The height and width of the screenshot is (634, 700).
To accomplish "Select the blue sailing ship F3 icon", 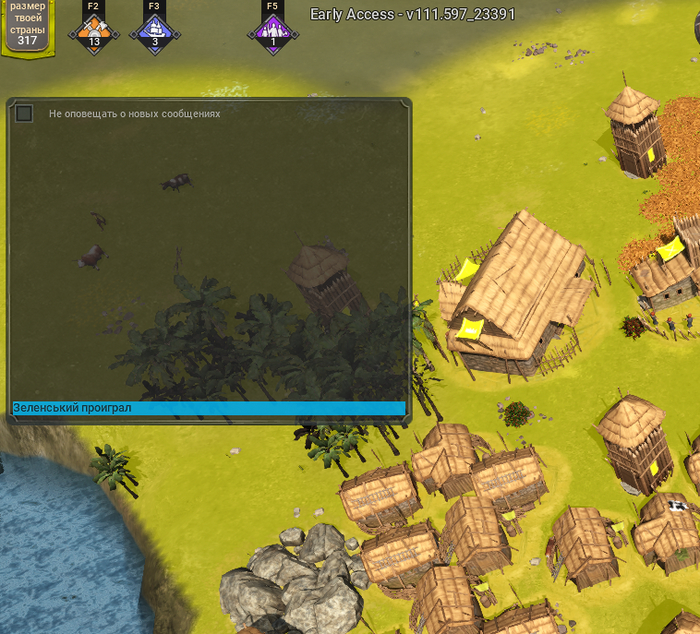I will pos(154,29).
